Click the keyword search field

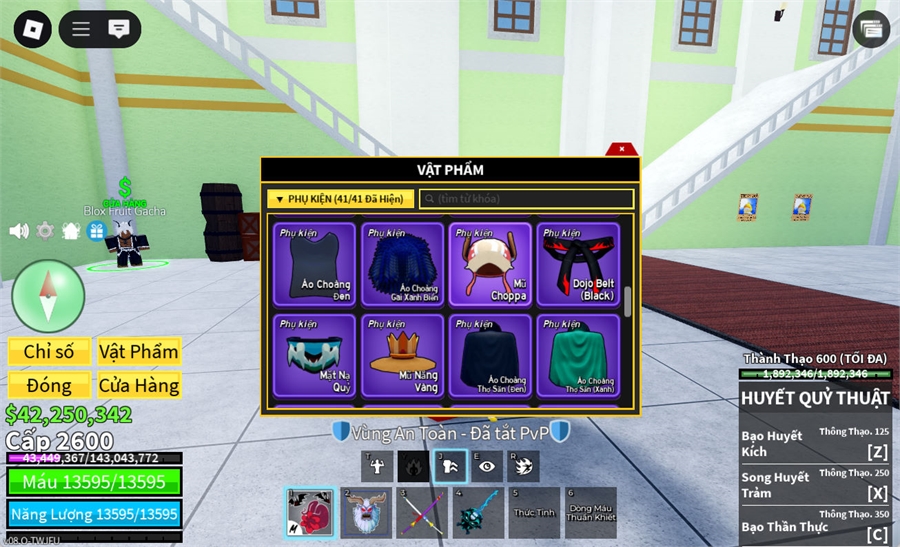(x=526, y=199)
